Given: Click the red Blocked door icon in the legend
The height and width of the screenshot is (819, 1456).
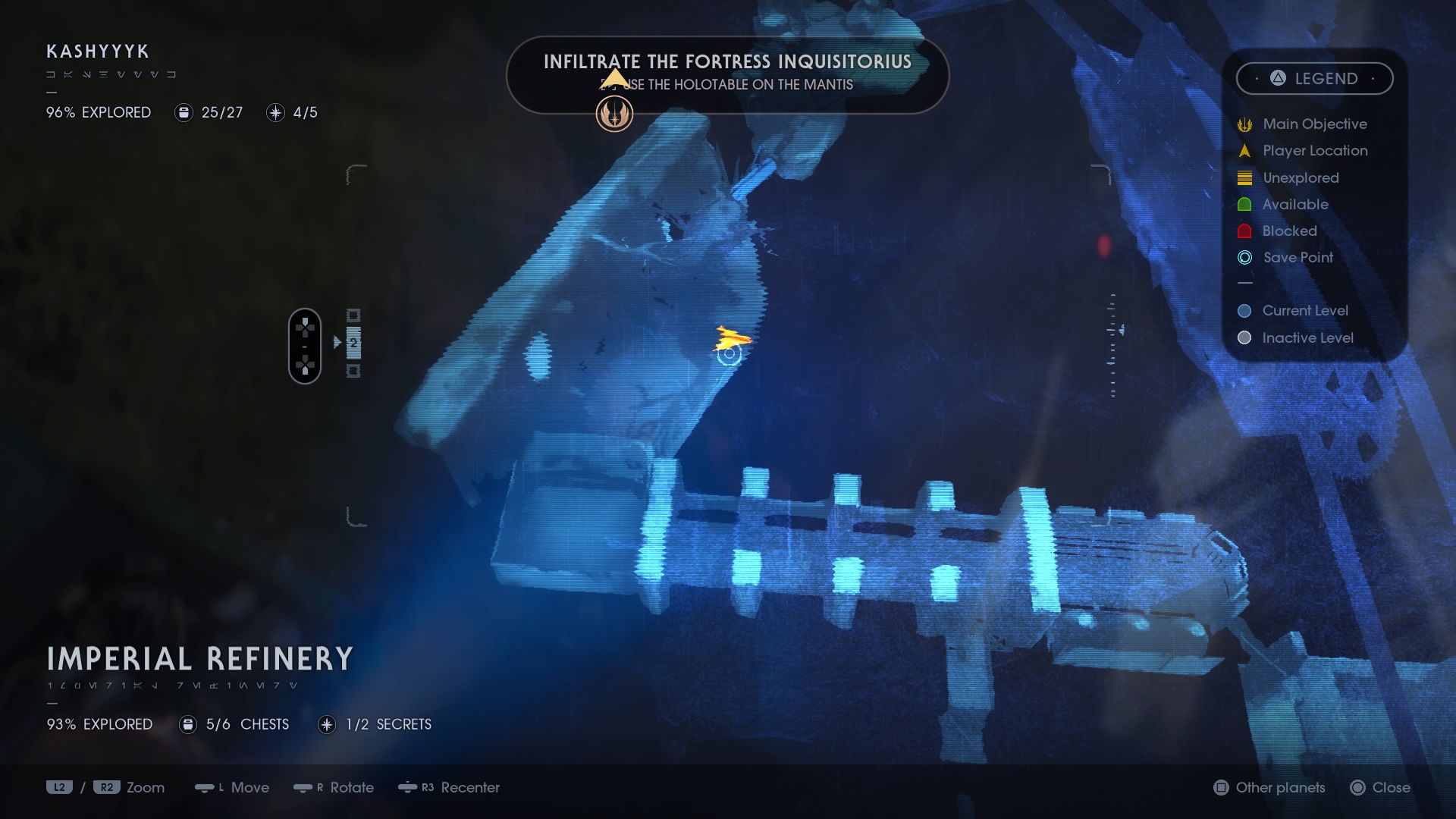Looking at the screenshot, I should (x=1244, y=231).
